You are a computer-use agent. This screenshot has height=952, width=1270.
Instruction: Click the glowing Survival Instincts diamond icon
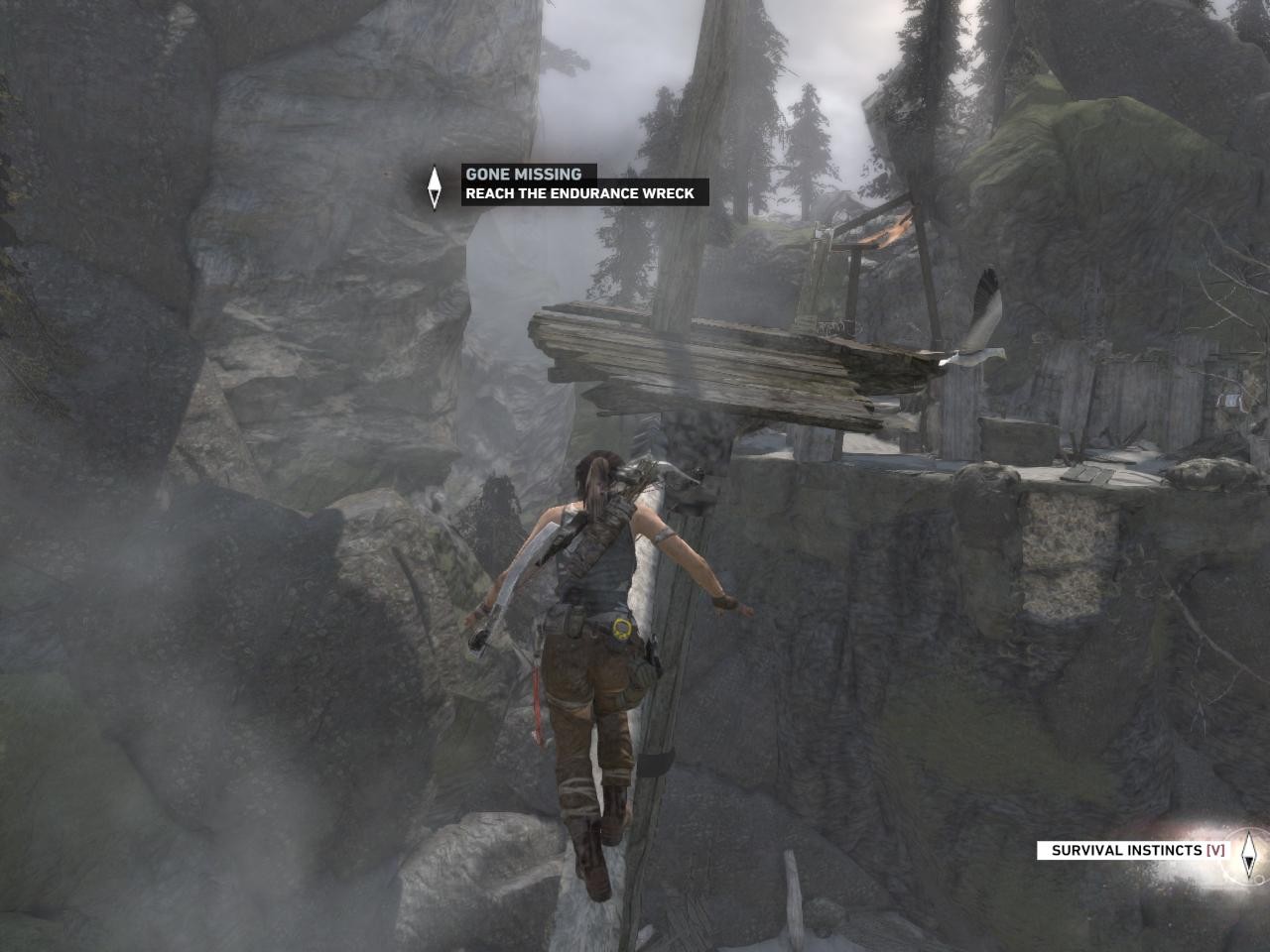(x=1248, y=852)
